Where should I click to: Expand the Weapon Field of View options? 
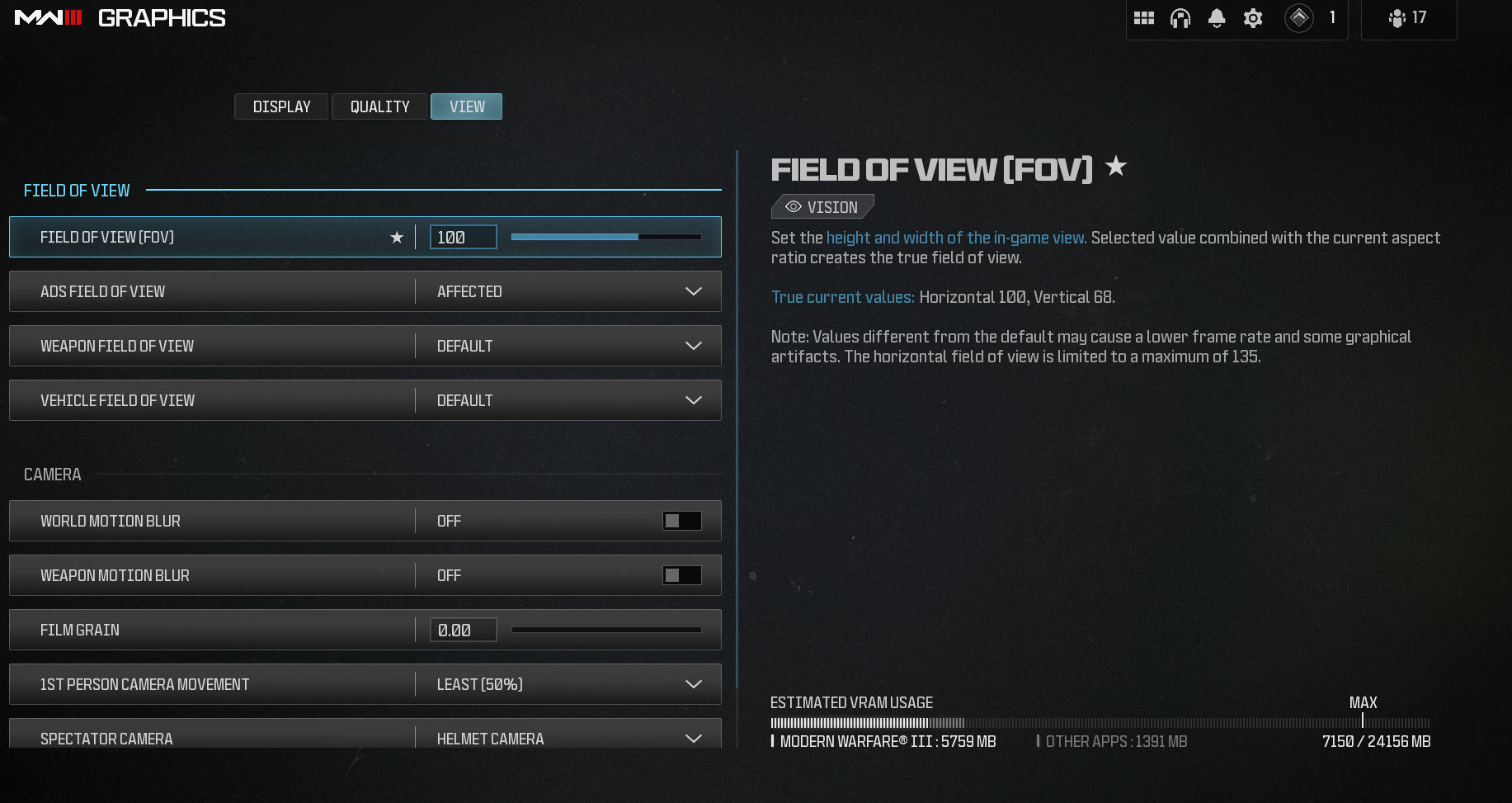(693, 346)
